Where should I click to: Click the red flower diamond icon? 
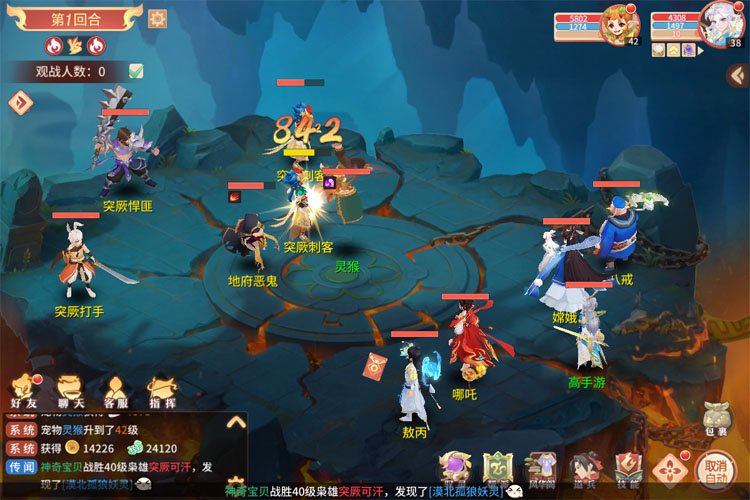670,469
